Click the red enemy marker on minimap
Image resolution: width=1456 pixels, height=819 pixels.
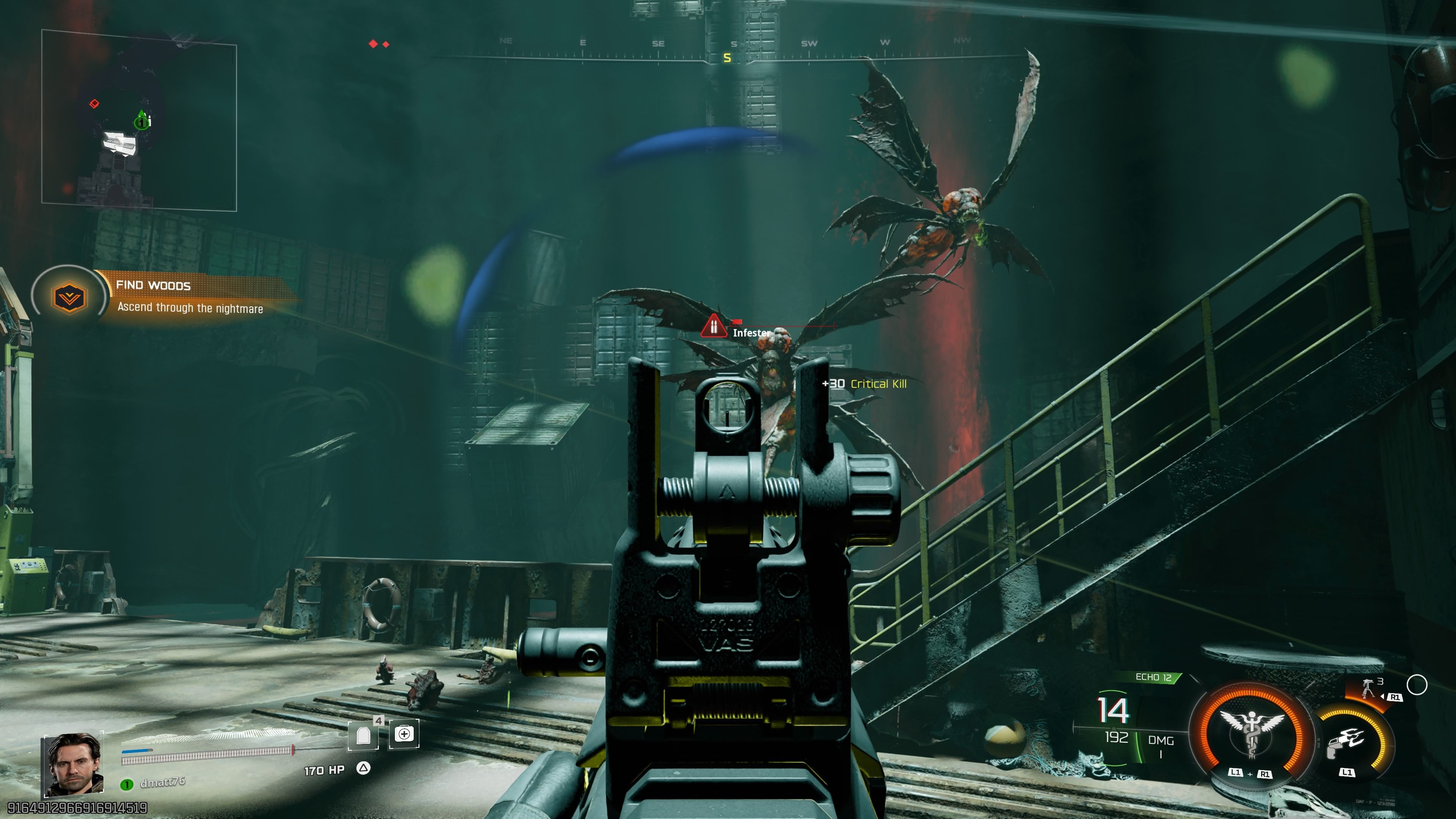pos(94,104)
